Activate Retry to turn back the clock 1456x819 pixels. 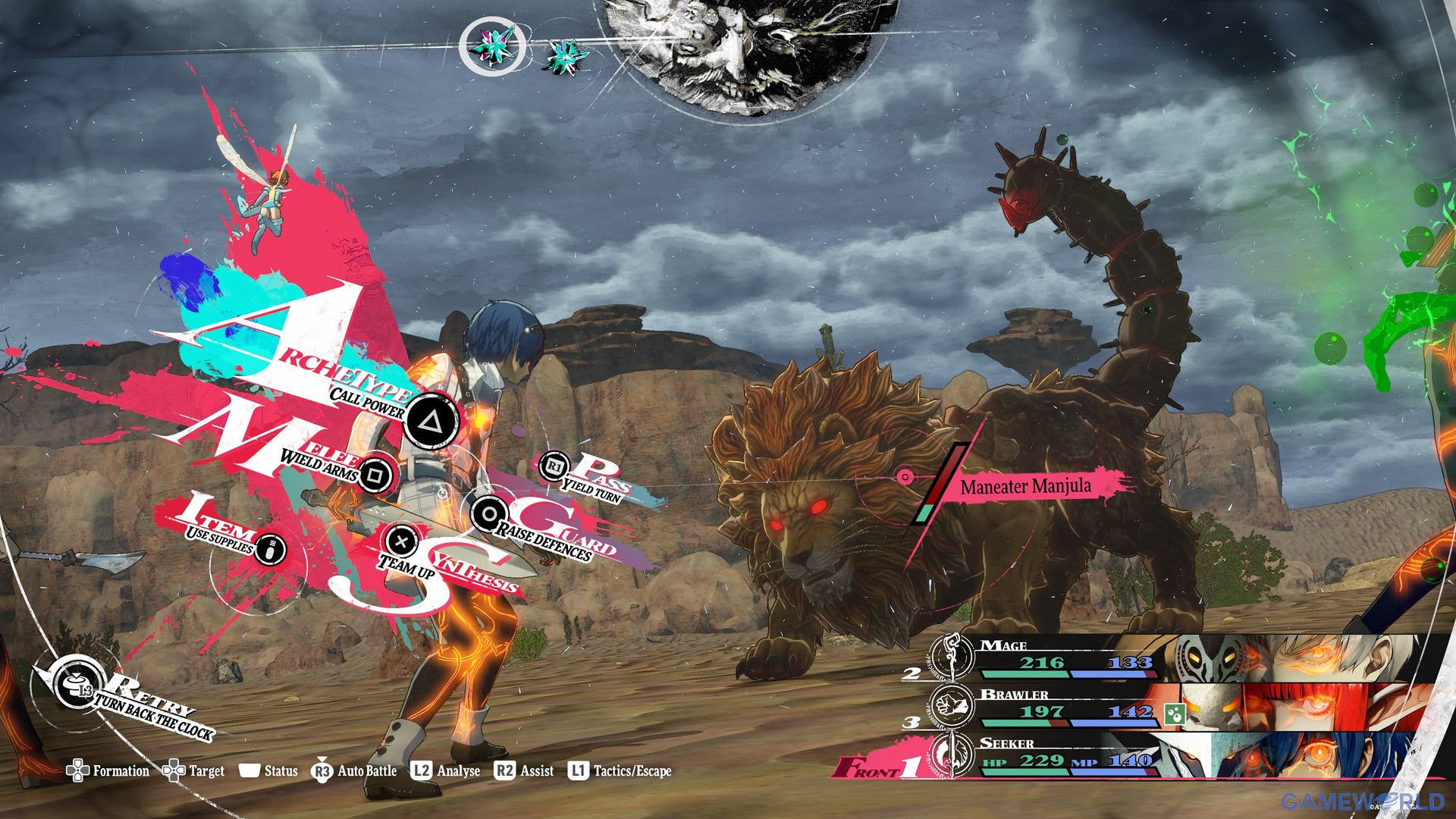coord(78,687)
